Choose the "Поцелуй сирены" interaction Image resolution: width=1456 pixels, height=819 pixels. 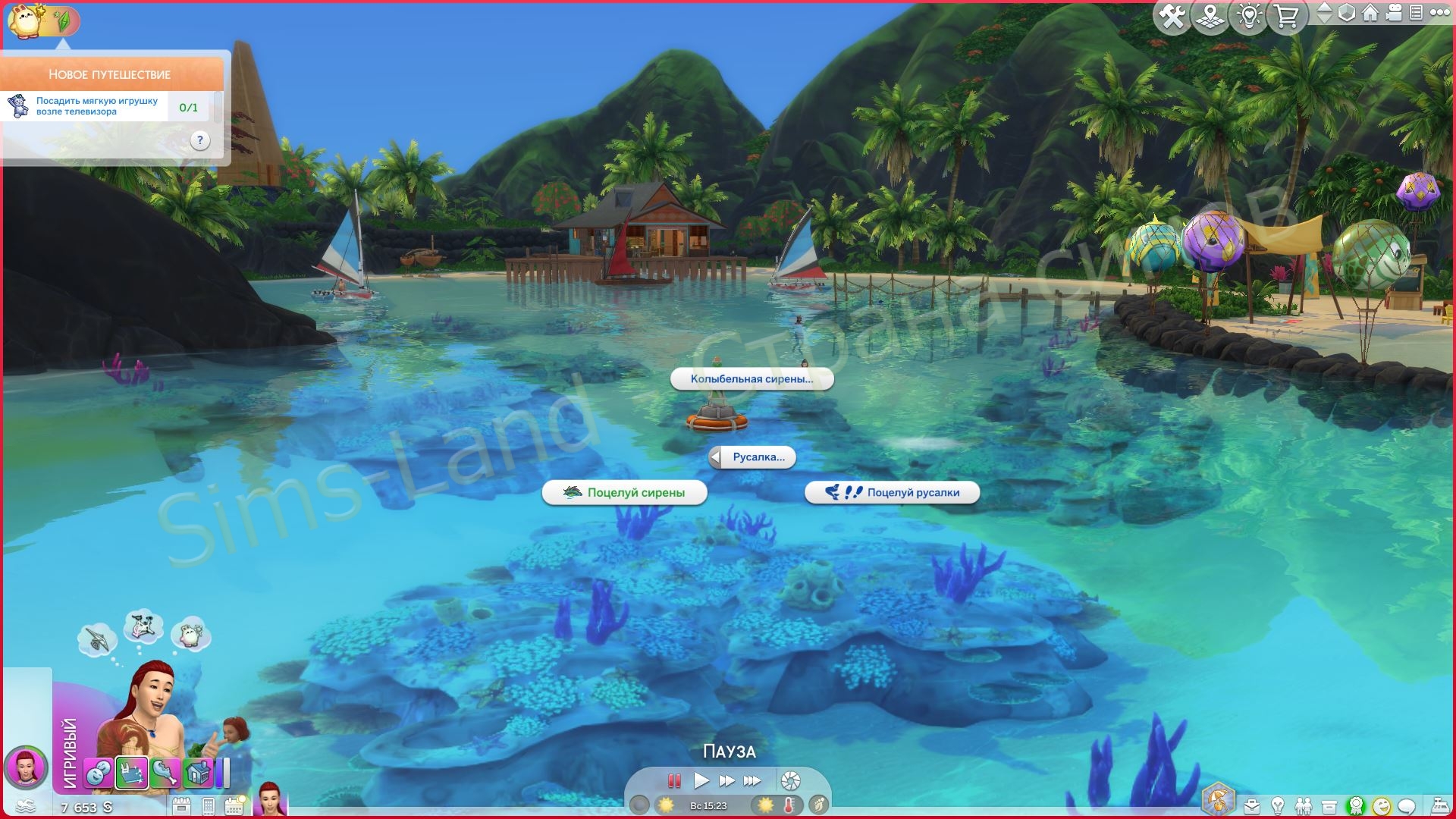click(625, 493)
